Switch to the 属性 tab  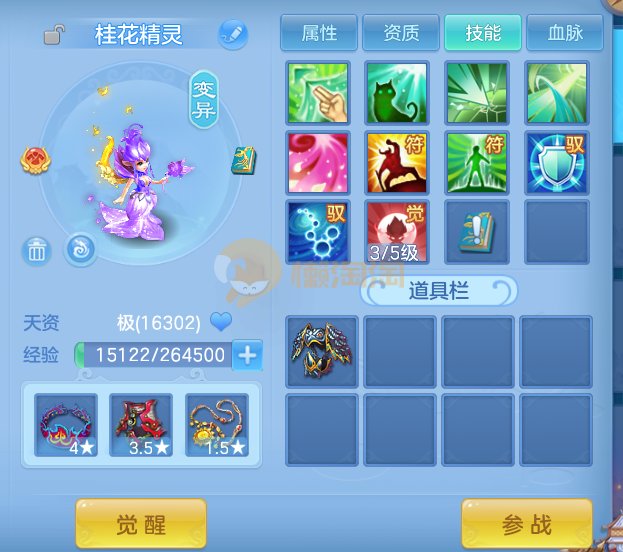319,34
